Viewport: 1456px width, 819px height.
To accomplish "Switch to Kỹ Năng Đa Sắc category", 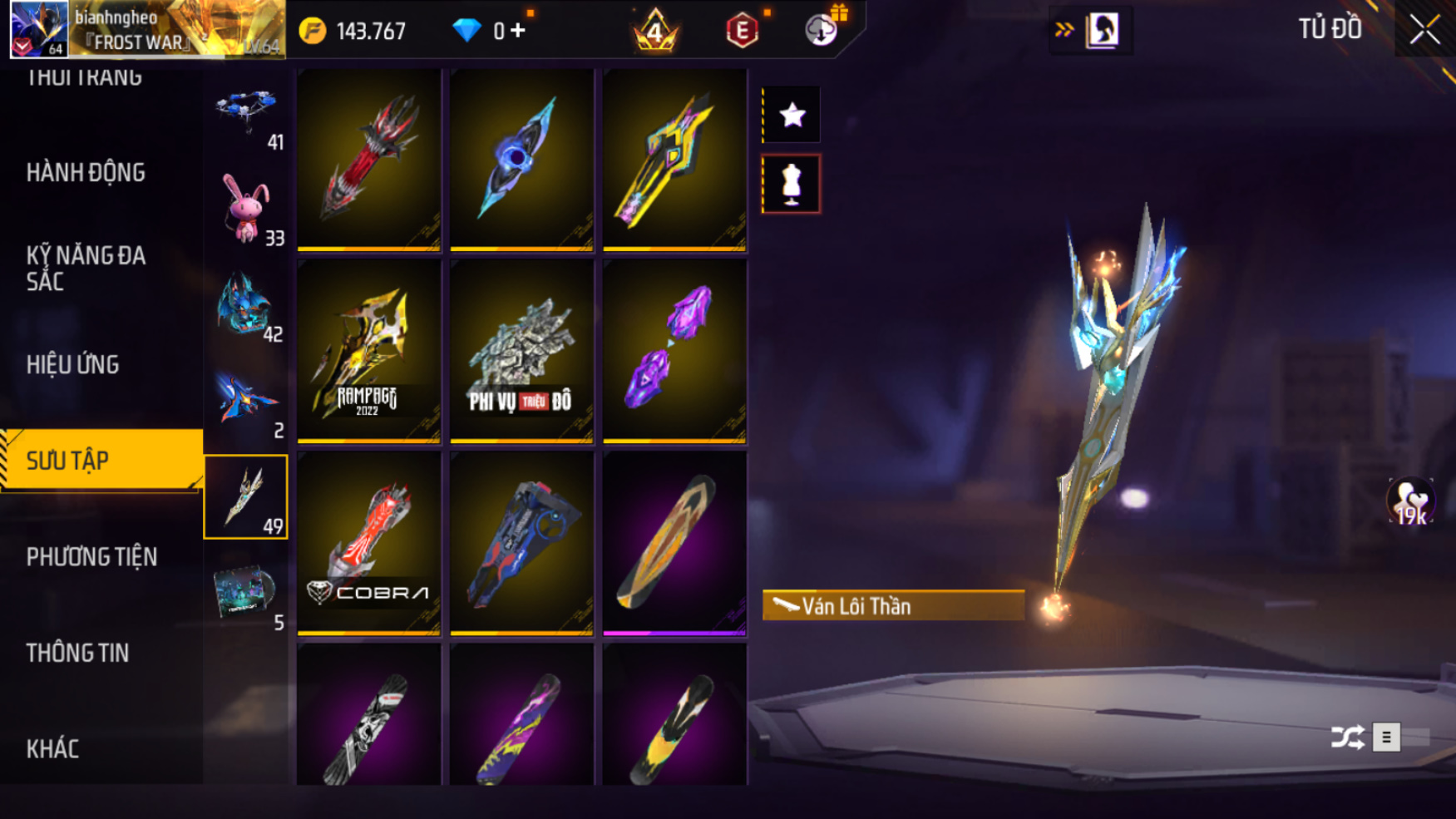I will coord(86,268).
